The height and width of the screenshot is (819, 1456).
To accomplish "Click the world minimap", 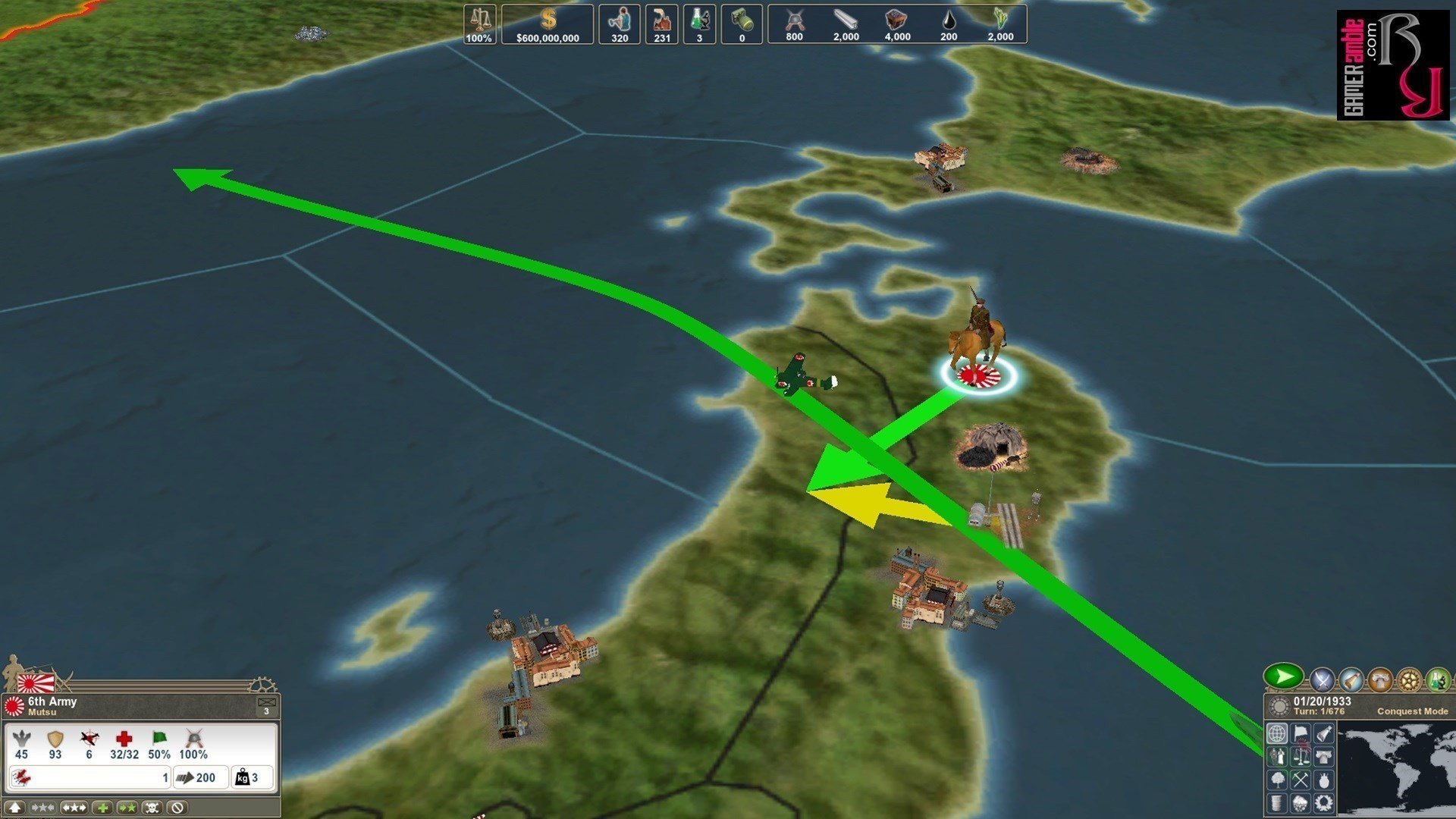I will tap(1395, 767).
